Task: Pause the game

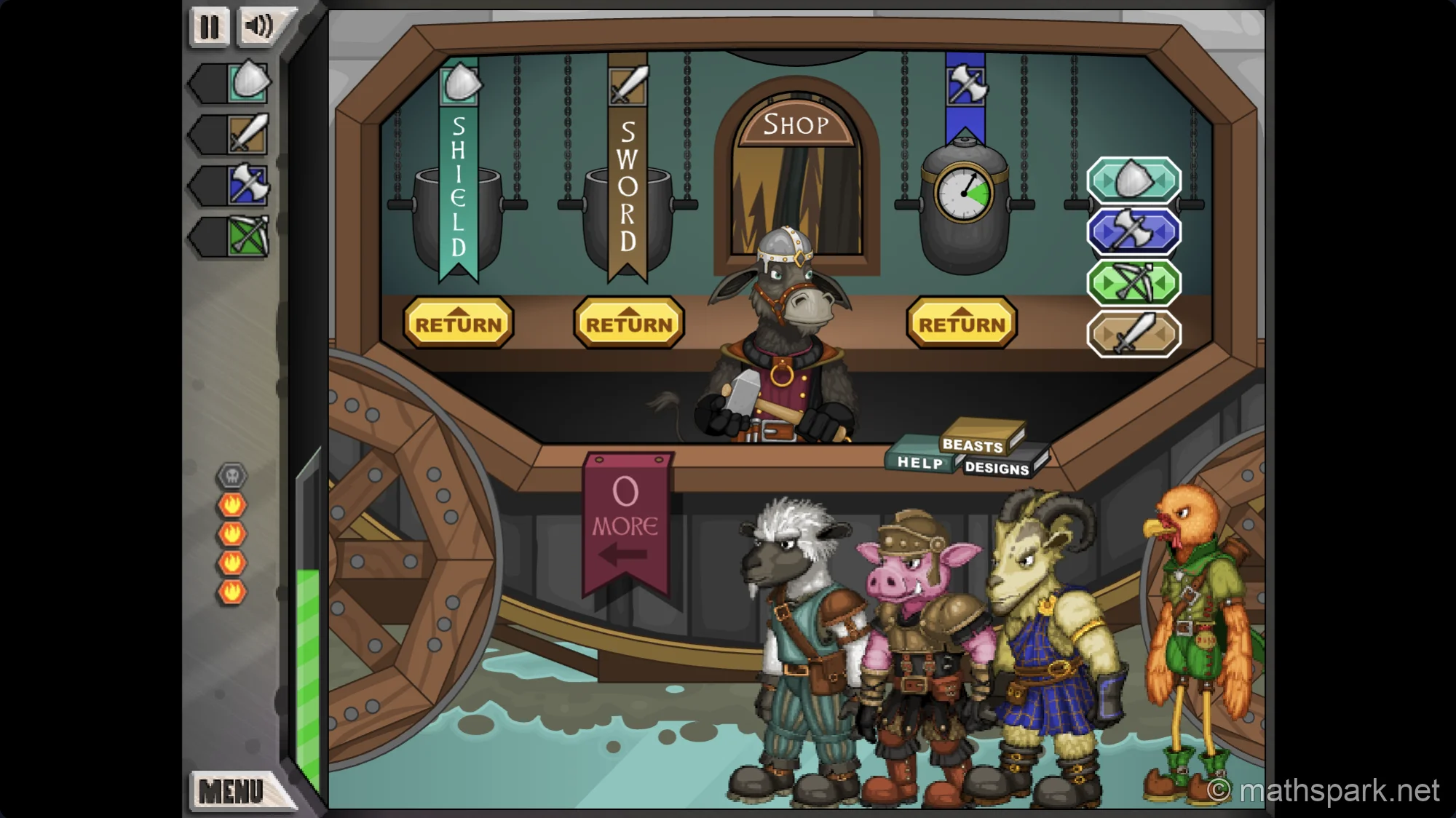Action: pos(209,27)
